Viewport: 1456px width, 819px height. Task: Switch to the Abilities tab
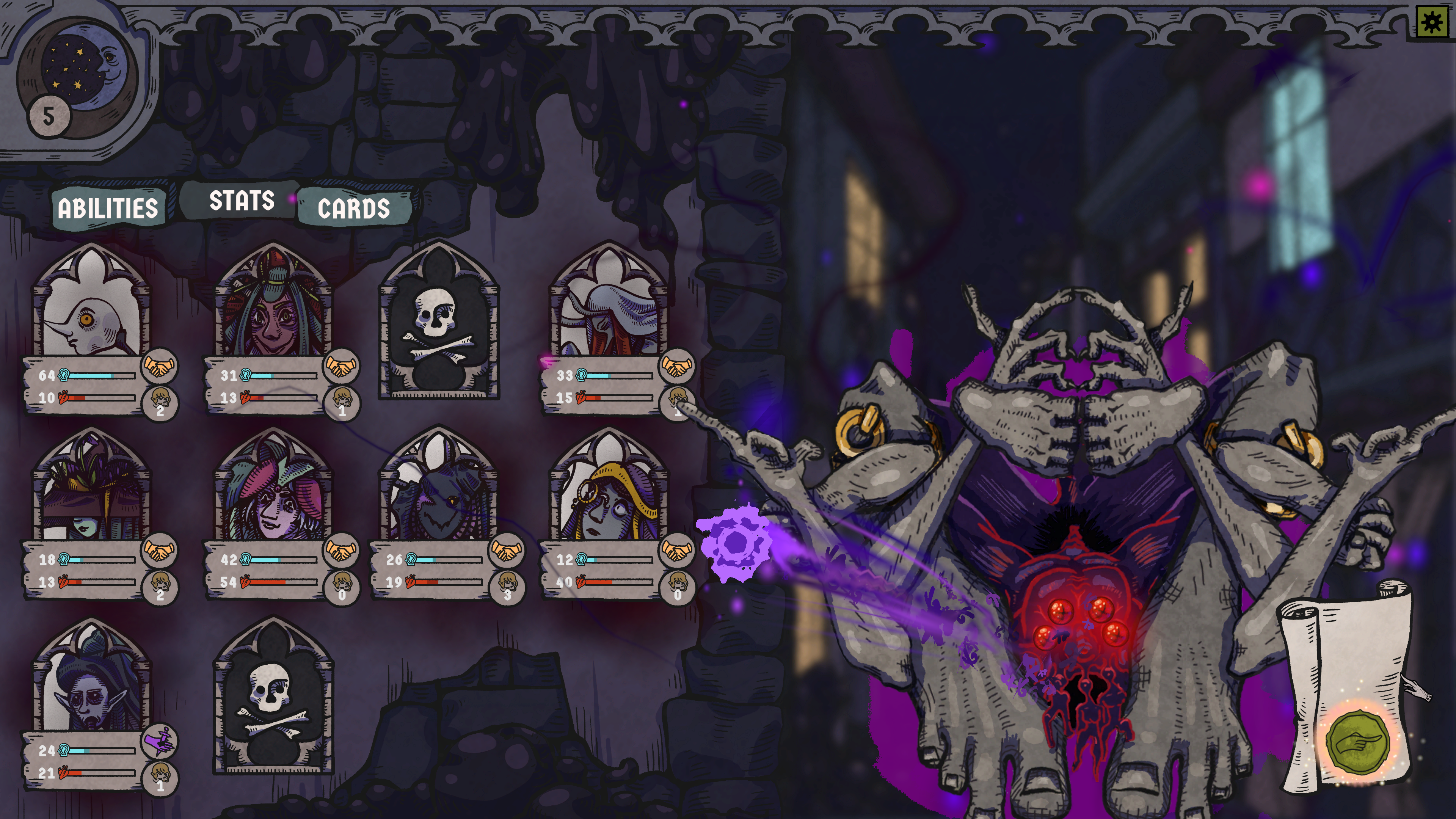[107, 208]
